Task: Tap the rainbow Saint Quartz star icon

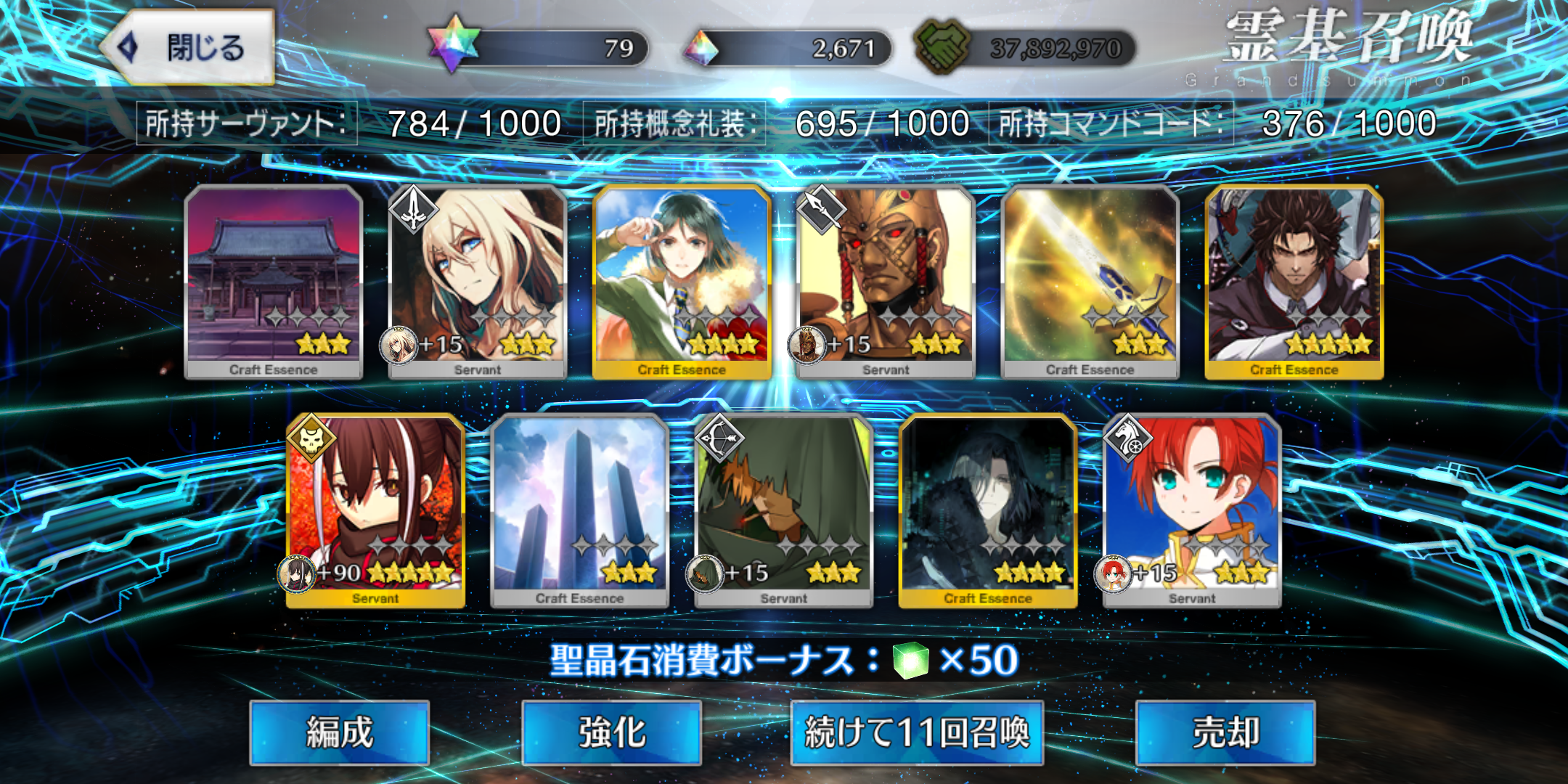Action: pos(454,44)
